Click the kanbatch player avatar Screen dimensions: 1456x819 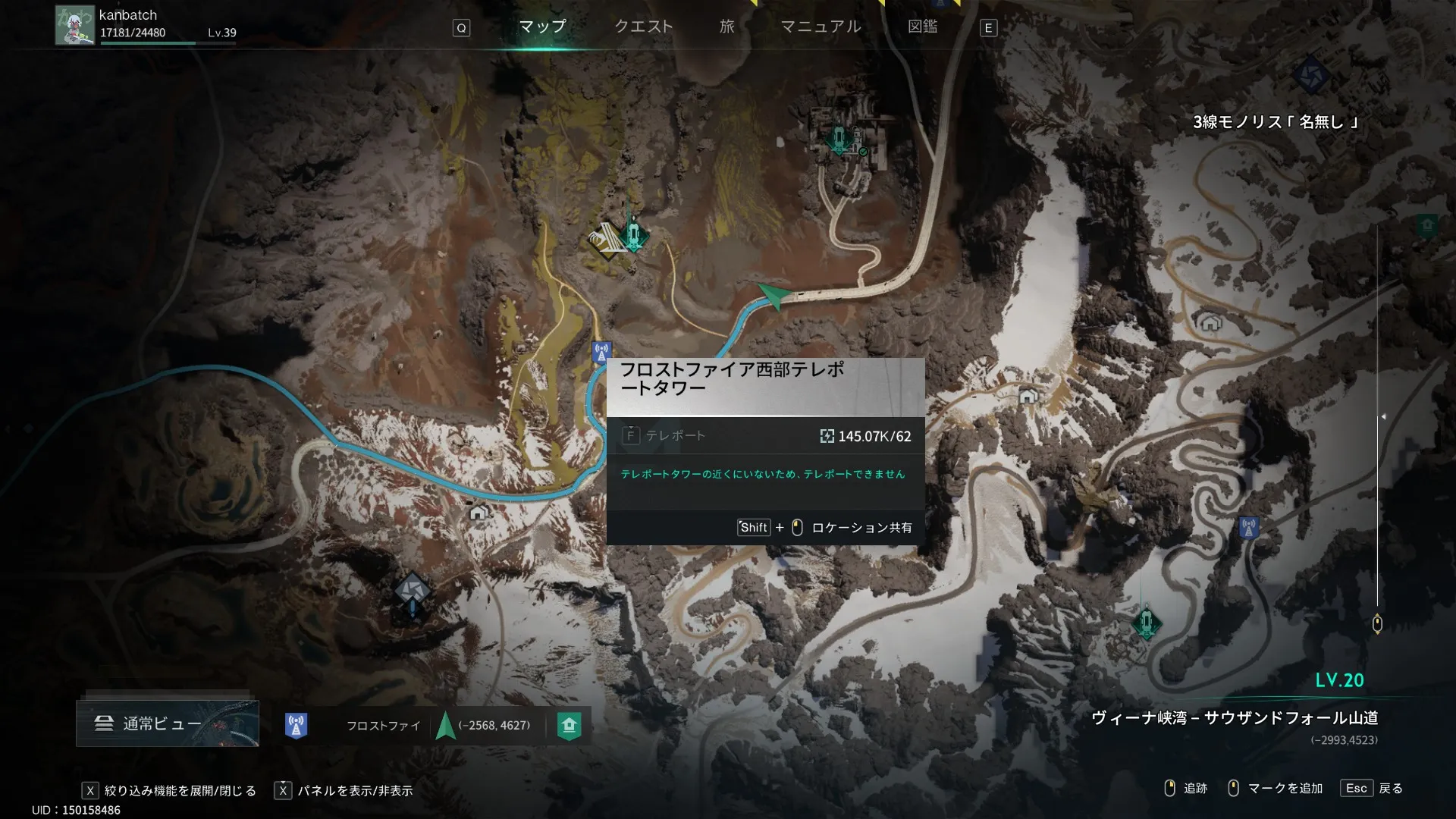pyautogui.click(x=74, y=26)
